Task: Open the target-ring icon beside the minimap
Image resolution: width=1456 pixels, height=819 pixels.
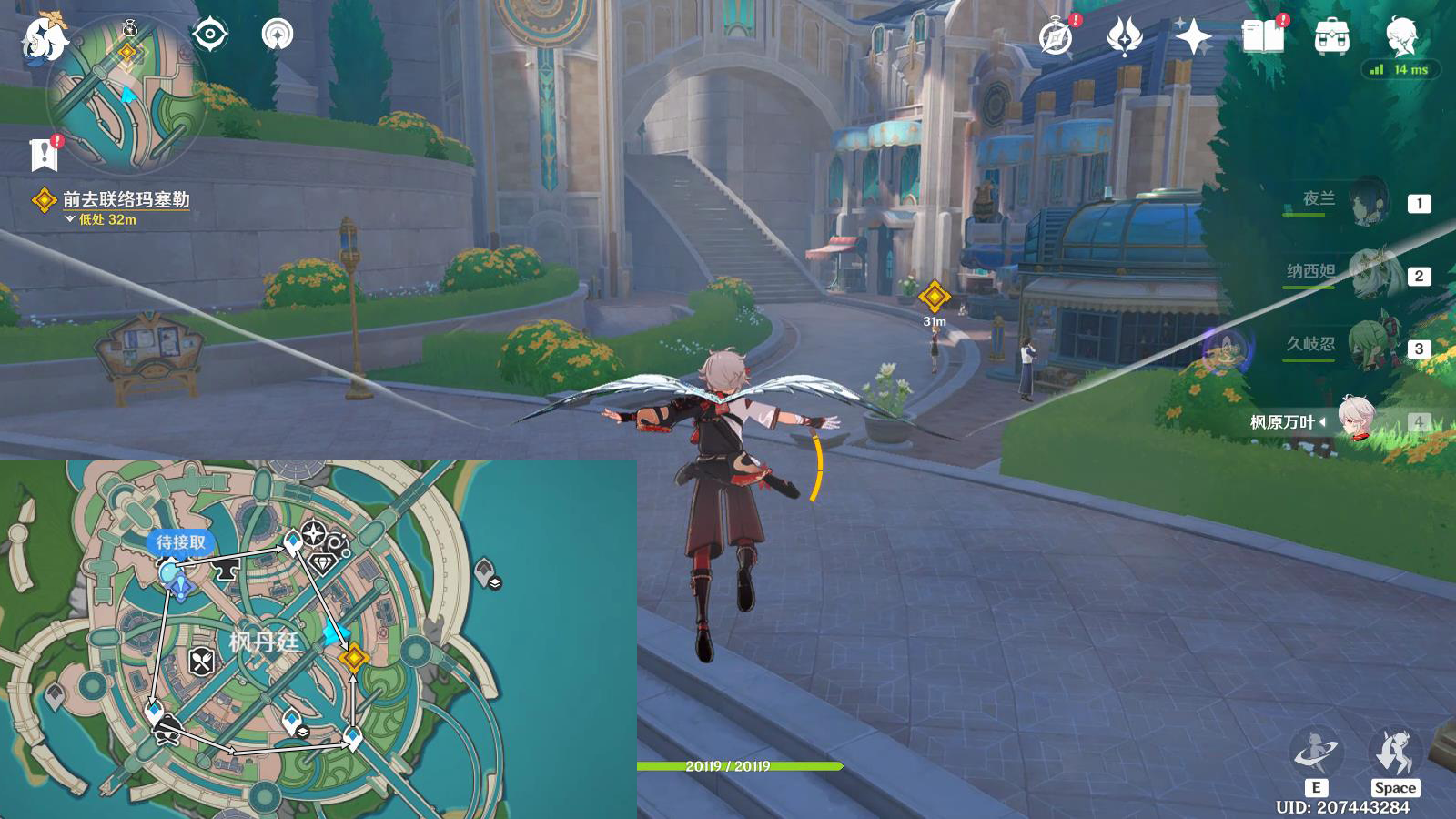Action: point(209,35)
